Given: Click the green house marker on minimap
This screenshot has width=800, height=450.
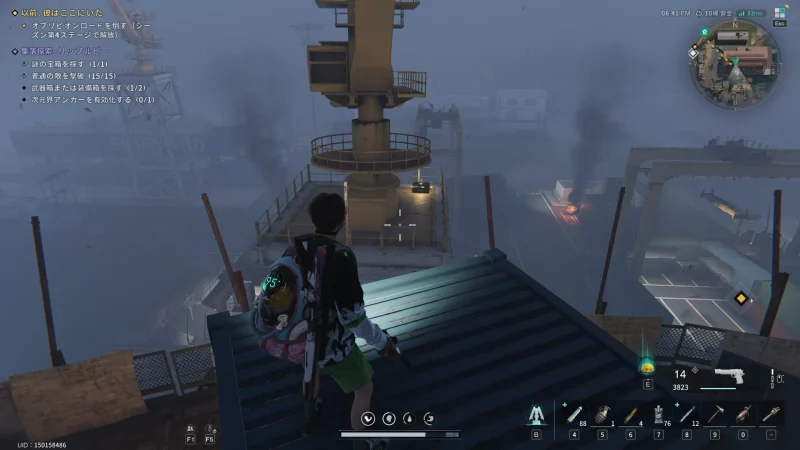Looking at the screenshot, I should [705, 32].
